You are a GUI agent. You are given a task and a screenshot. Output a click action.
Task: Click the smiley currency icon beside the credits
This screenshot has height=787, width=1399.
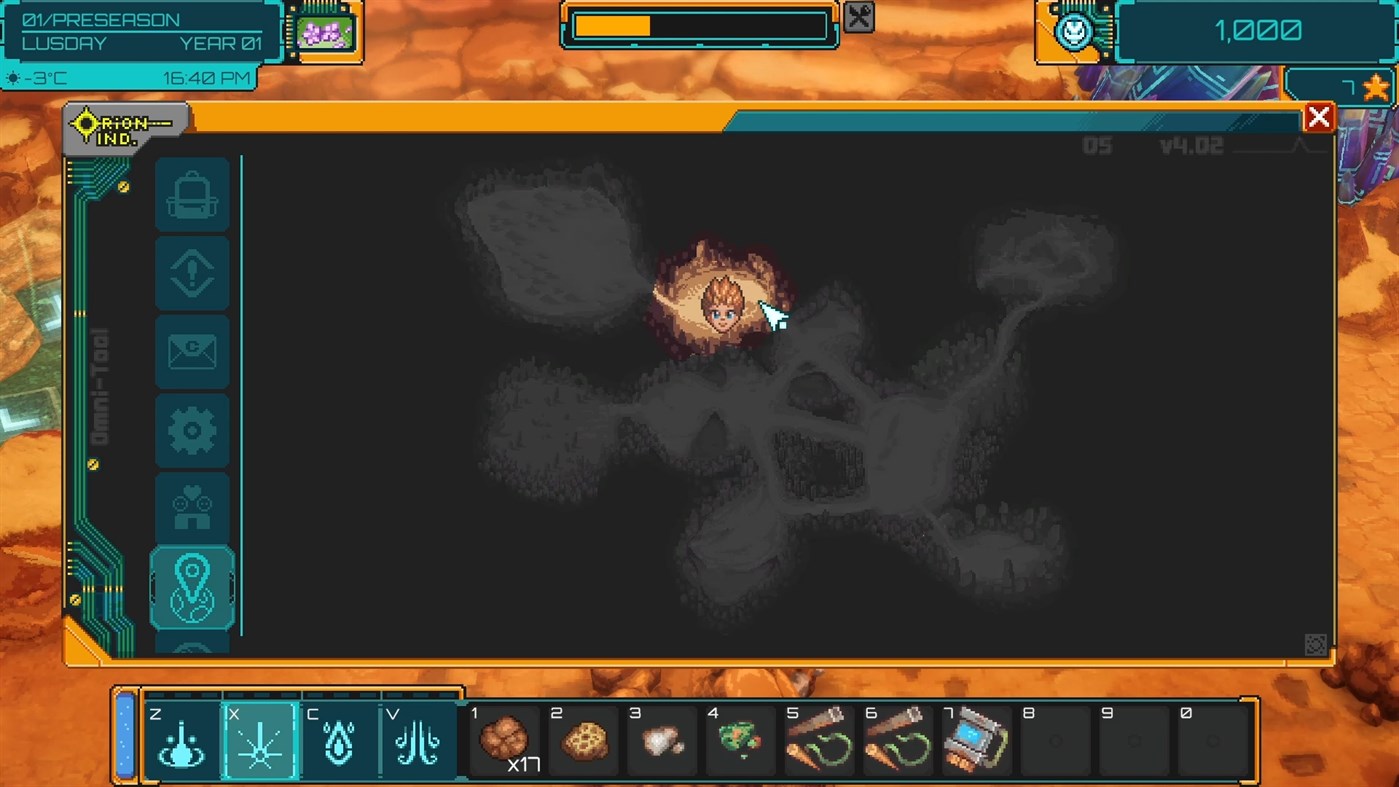coord(1072,31)
